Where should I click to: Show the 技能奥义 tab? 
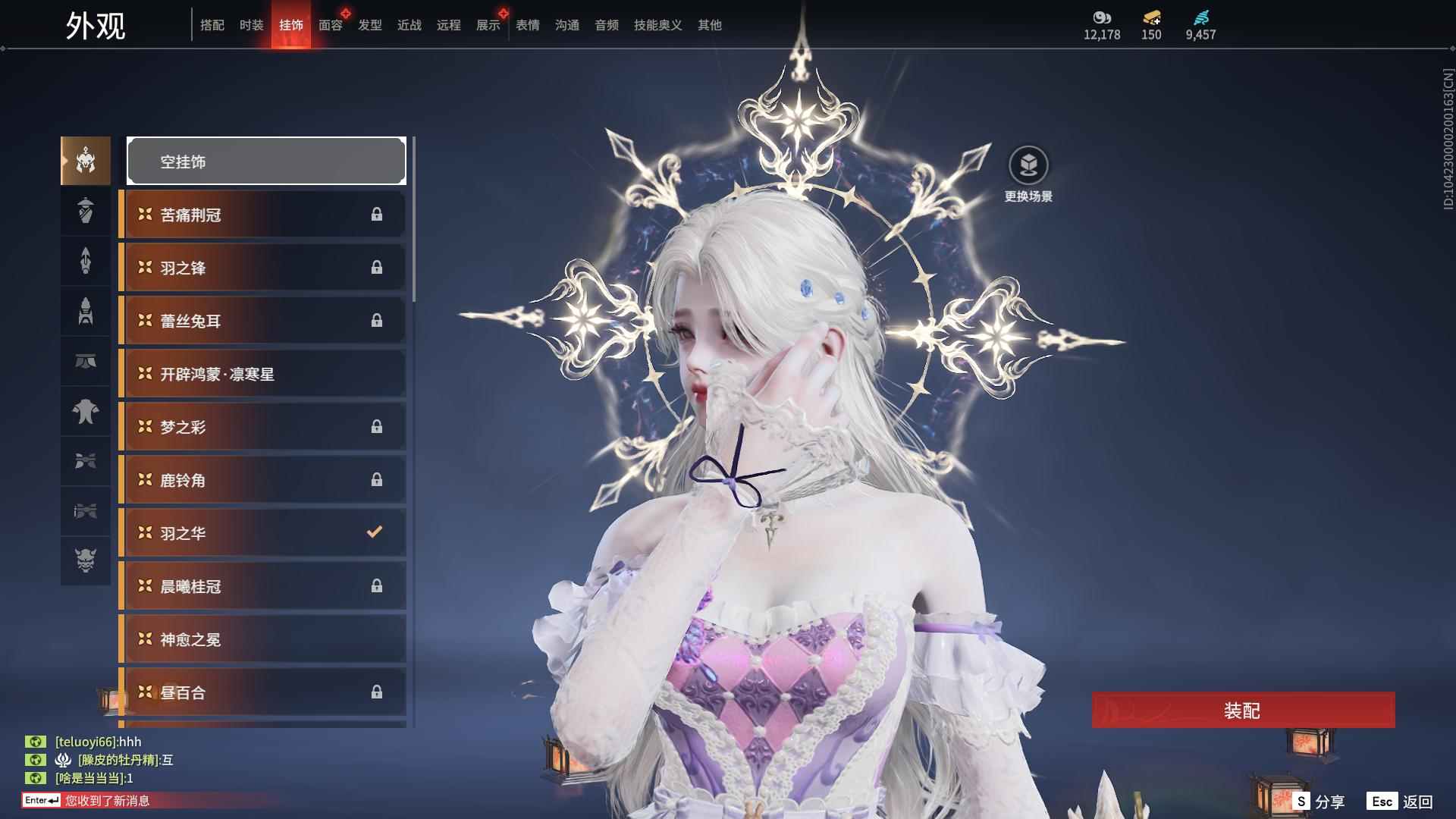tap(658, 26)
